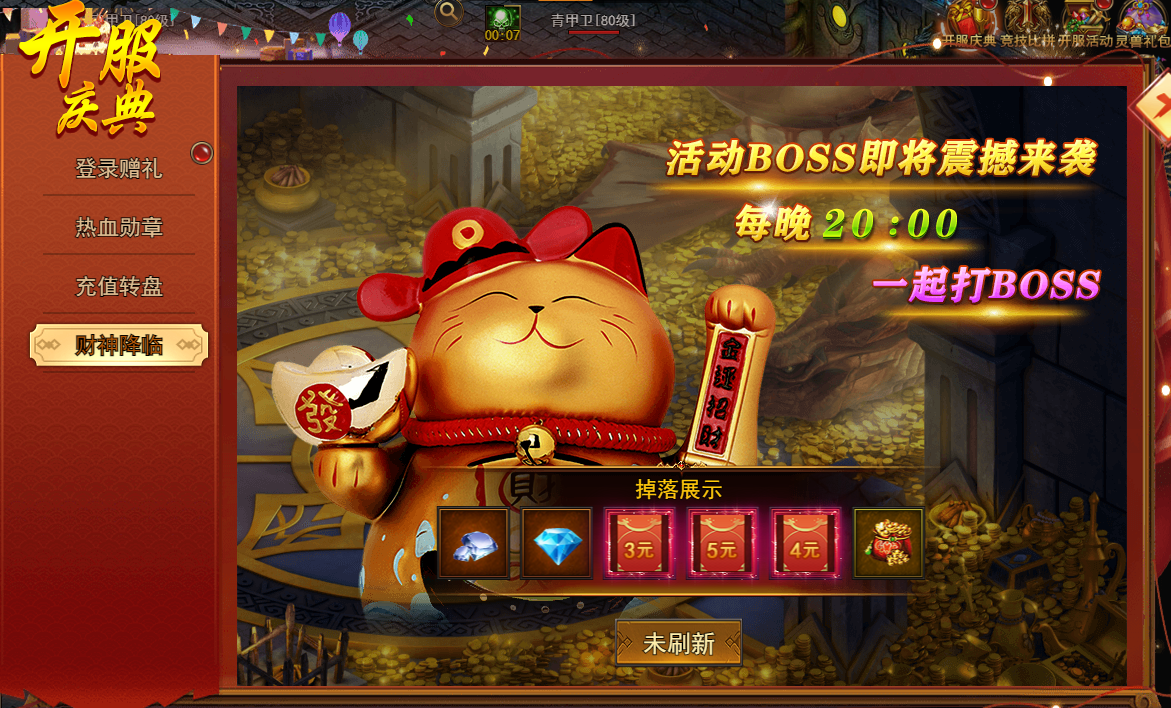Open the 竞技比拼 sword icon
Image resolution: width=1171 pixels, height=708 pixels.
coord(1027,20)
